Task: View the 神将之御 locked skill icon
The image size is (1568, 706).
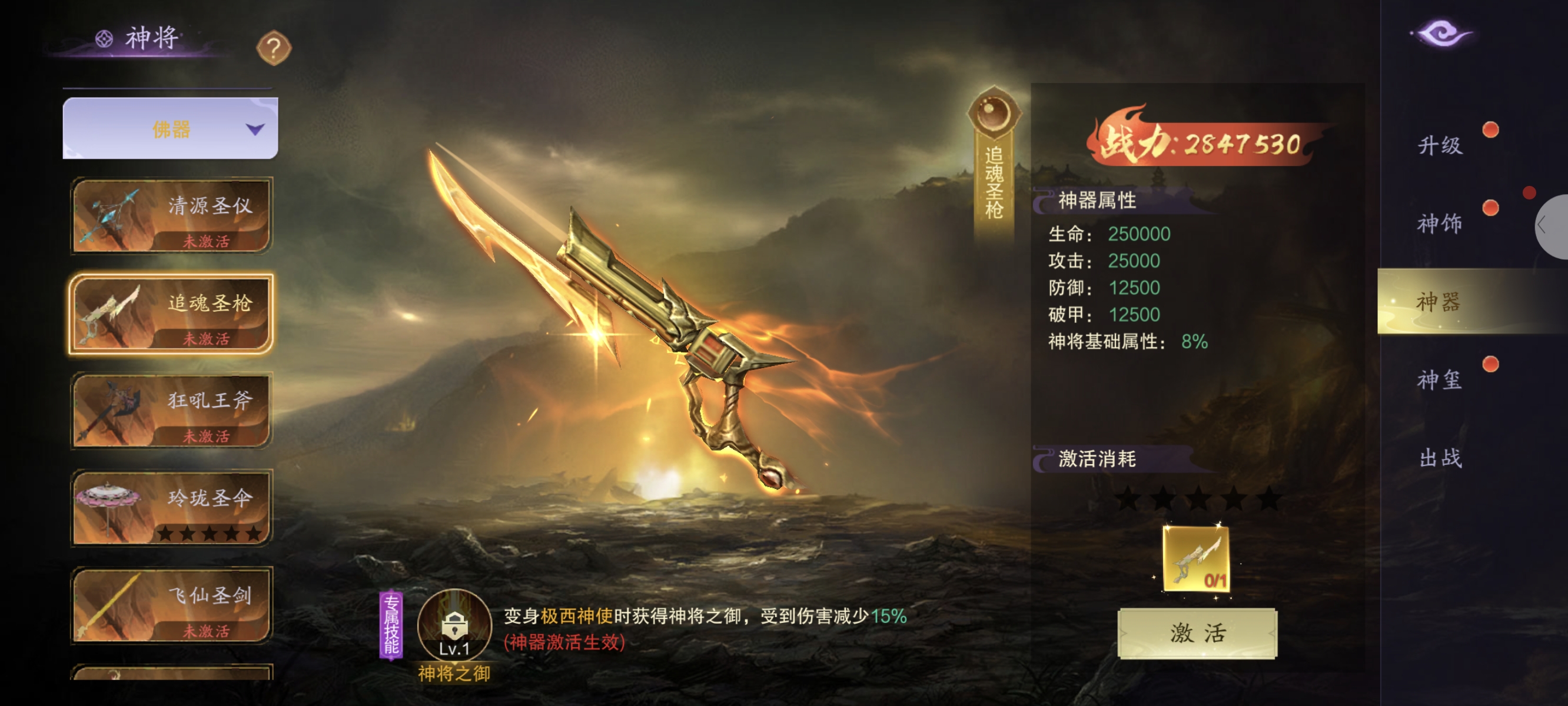Action: click(x=454, y=625)
